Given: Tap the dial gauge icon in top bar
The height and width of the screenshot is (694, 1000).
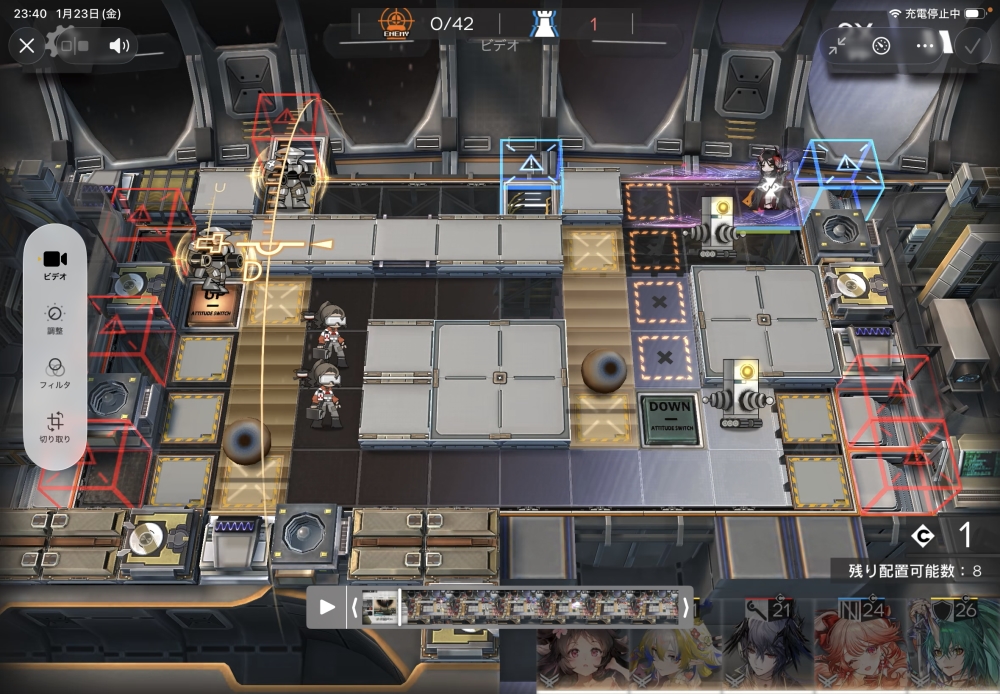Looking at the screenshot, I should pos(881,45).
